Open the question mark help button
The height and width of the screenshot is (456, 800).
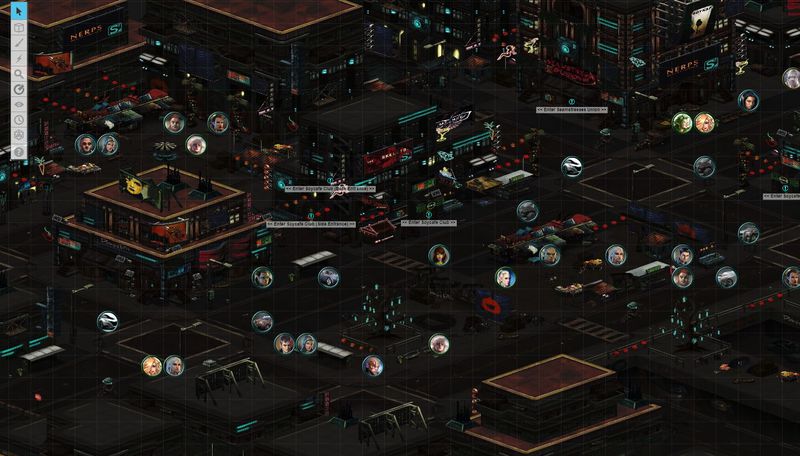pyautogui.click(x=18, y=151)
